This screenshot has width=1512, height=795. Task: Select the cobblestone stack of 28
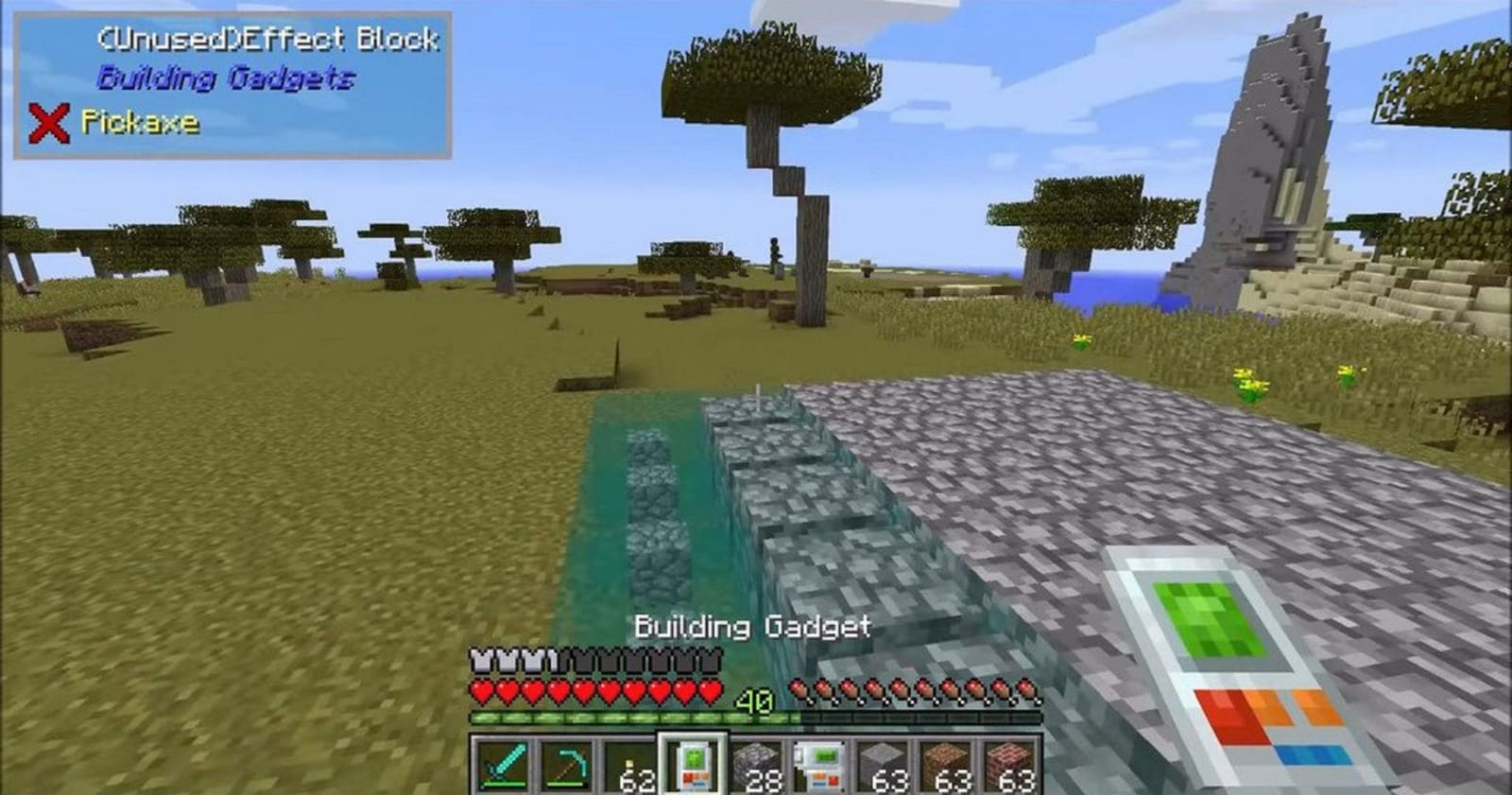click(759, 764)
